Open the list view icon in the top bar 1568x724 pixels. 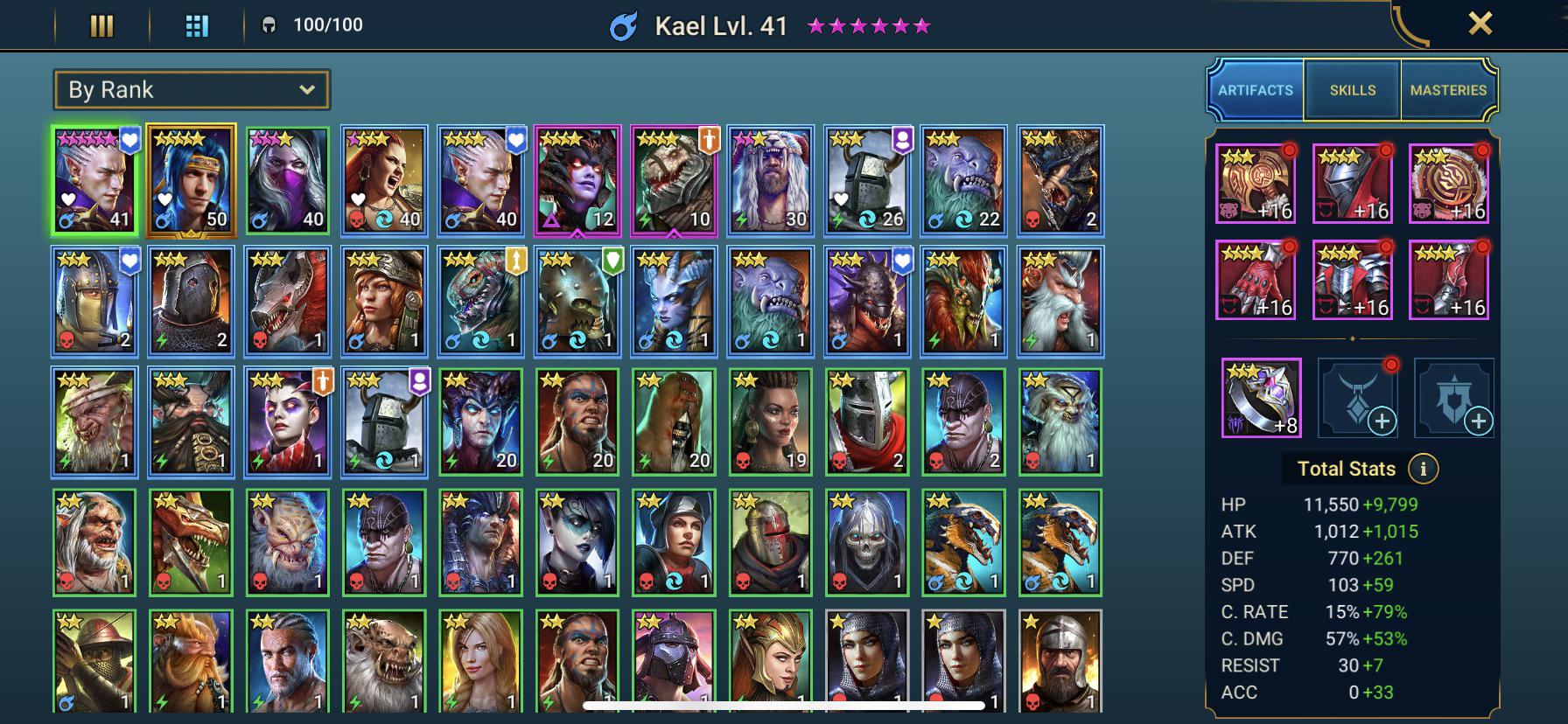(x=101, y=26)
